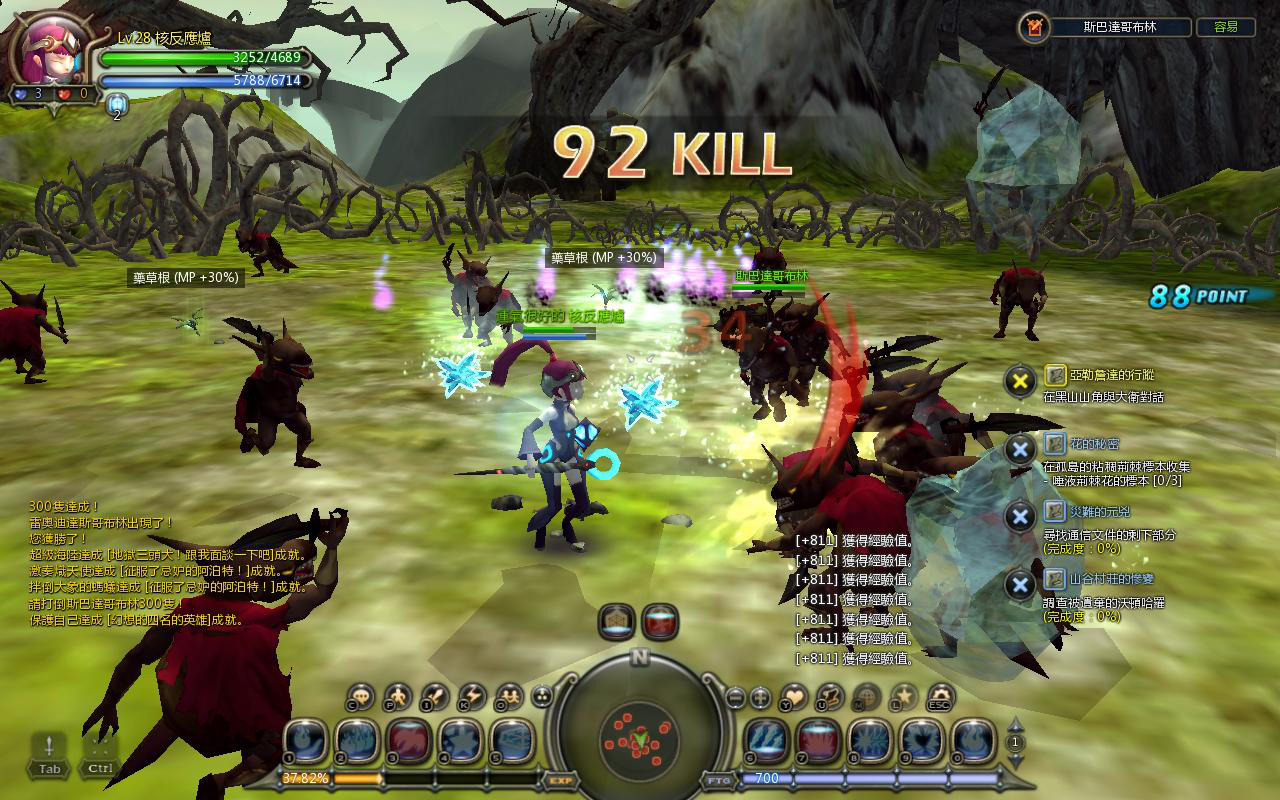Image resolution: width=1280 pixels, height=800 pixels.
Task: Open the lightning bolt skill menu
Action: tap(472, 696)
